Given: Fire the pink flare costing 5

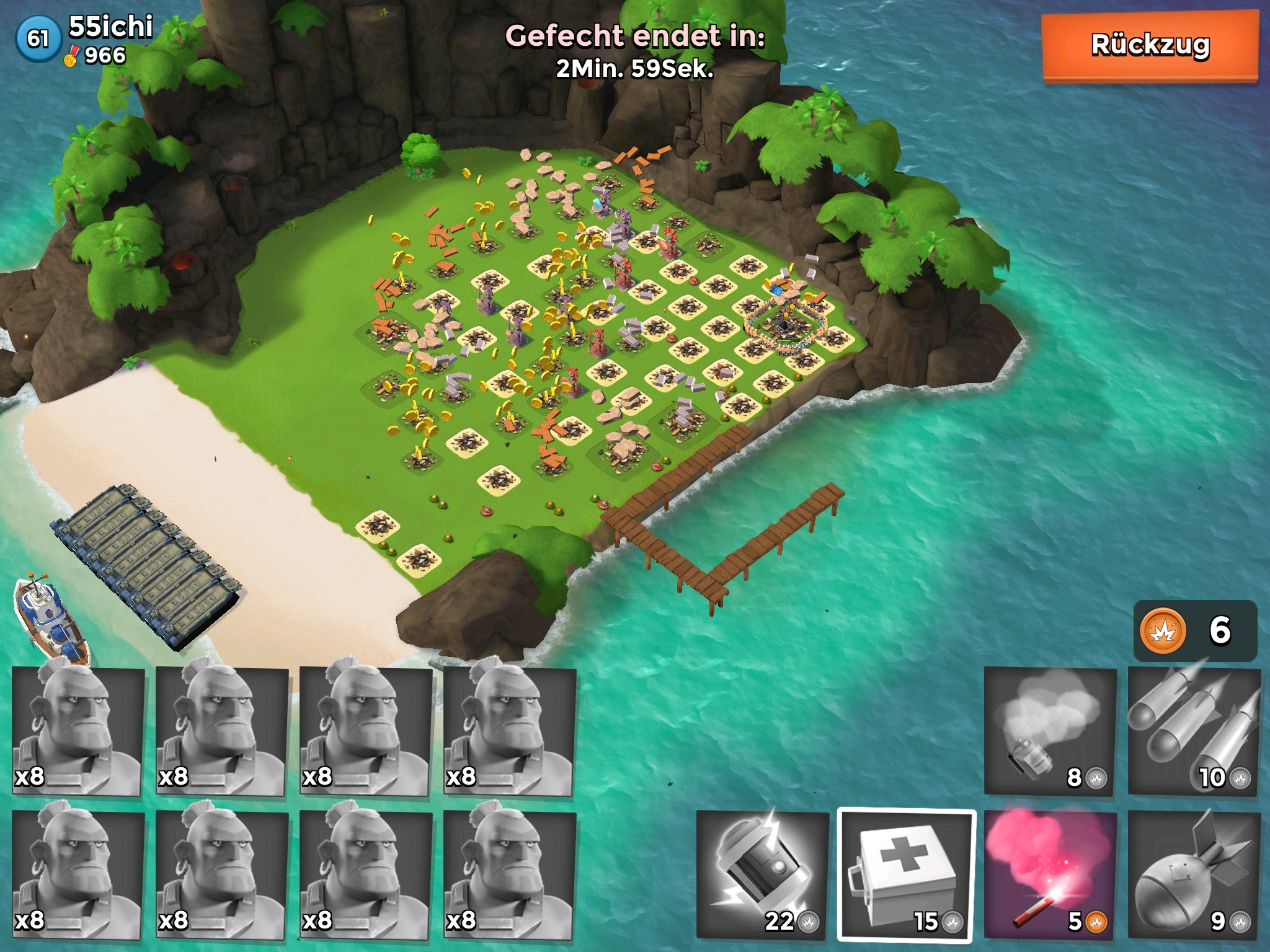Looking at the screenshot, I should [1050, 874].
